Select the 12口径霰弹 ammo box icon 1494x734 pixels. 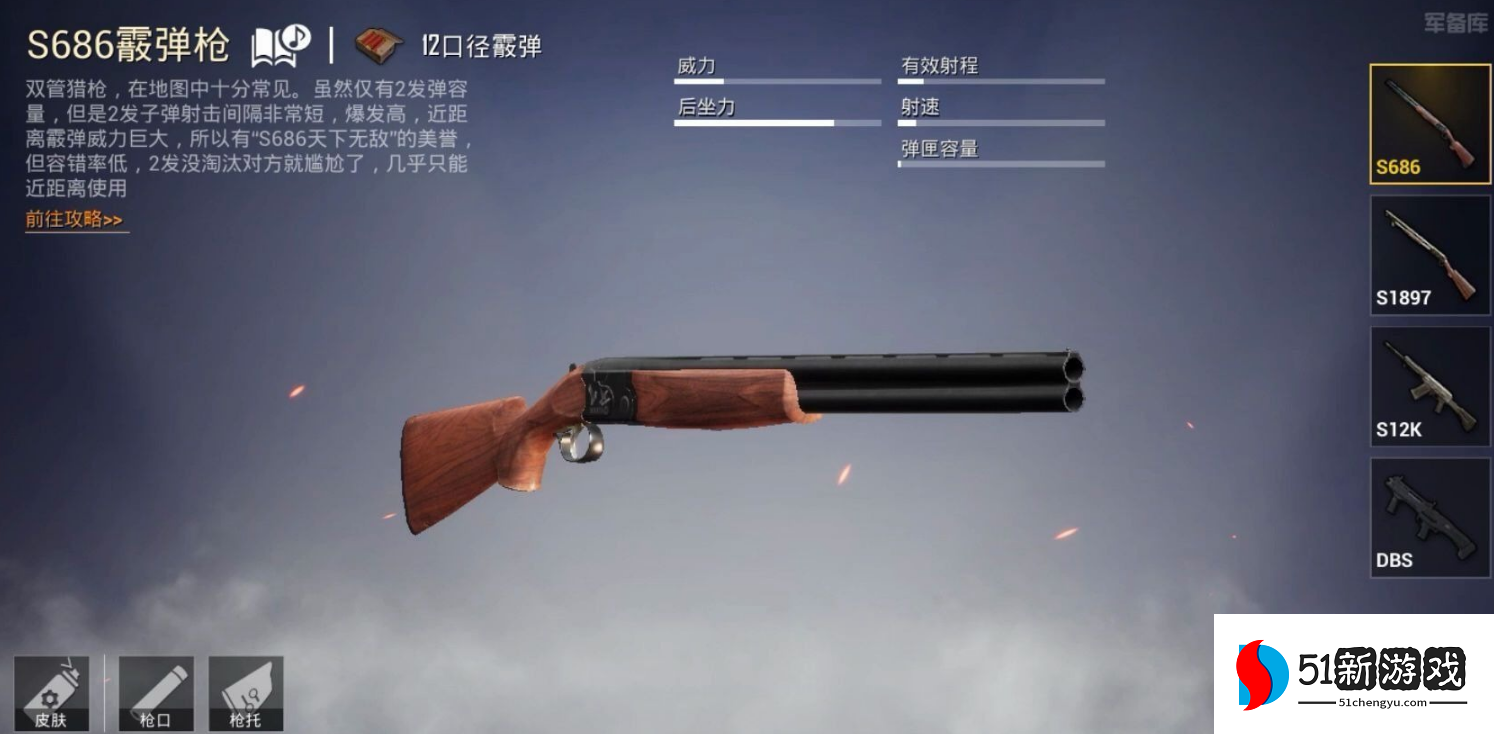[378, 42]
